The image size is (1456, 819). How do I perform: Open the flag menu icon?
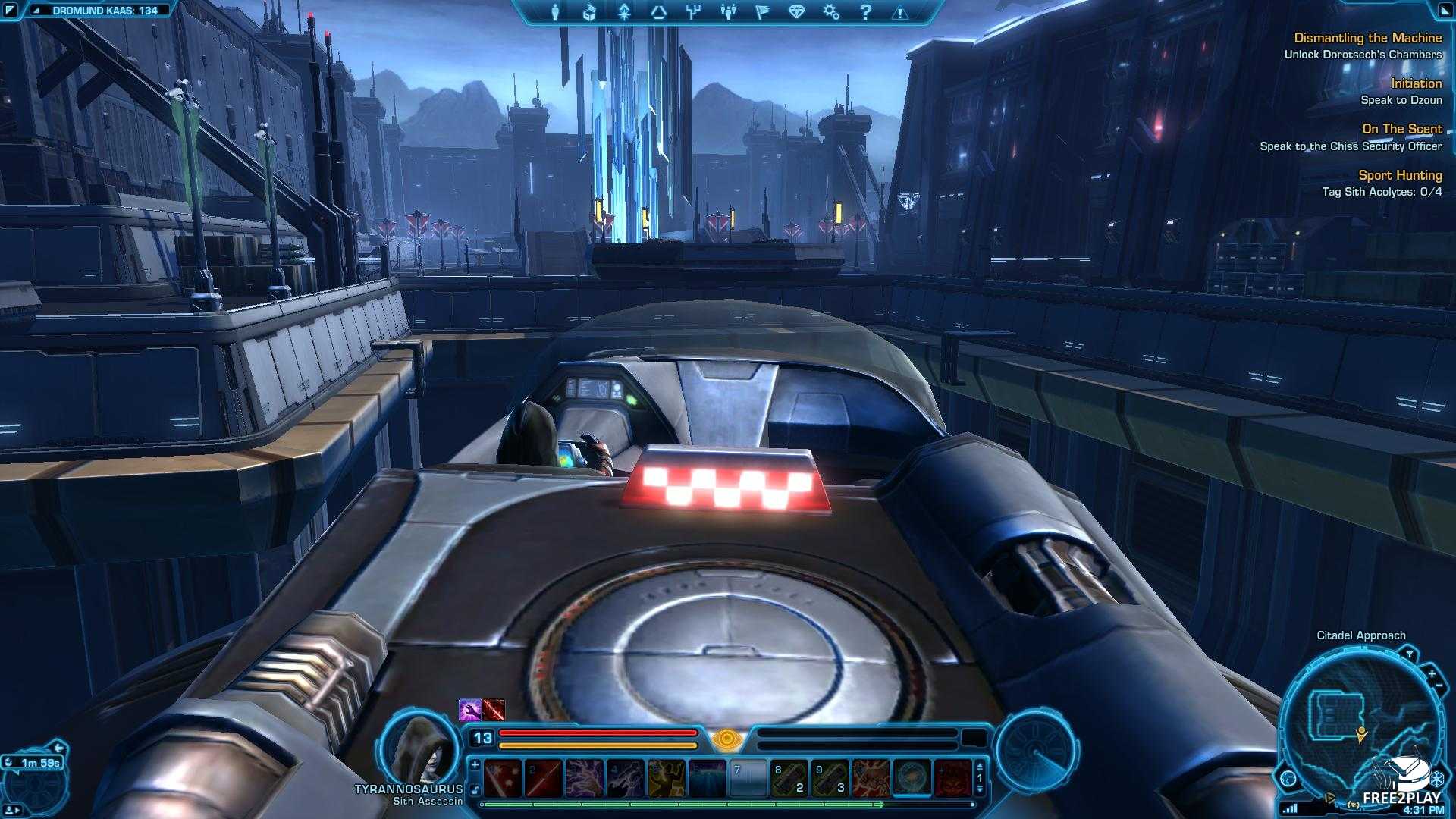coord(762,12)
